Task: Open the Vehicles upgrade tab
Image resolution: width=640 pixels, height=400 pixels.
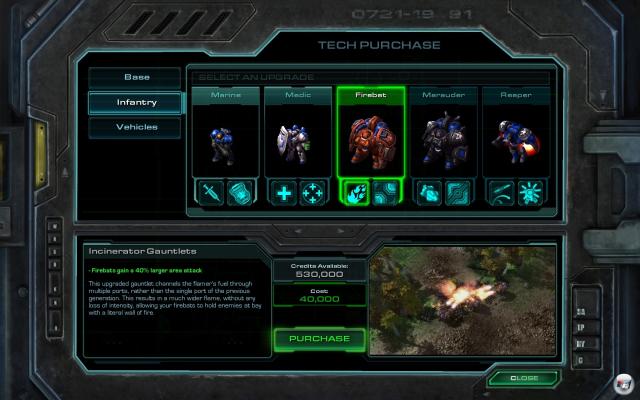Action: tap(136, 128)
